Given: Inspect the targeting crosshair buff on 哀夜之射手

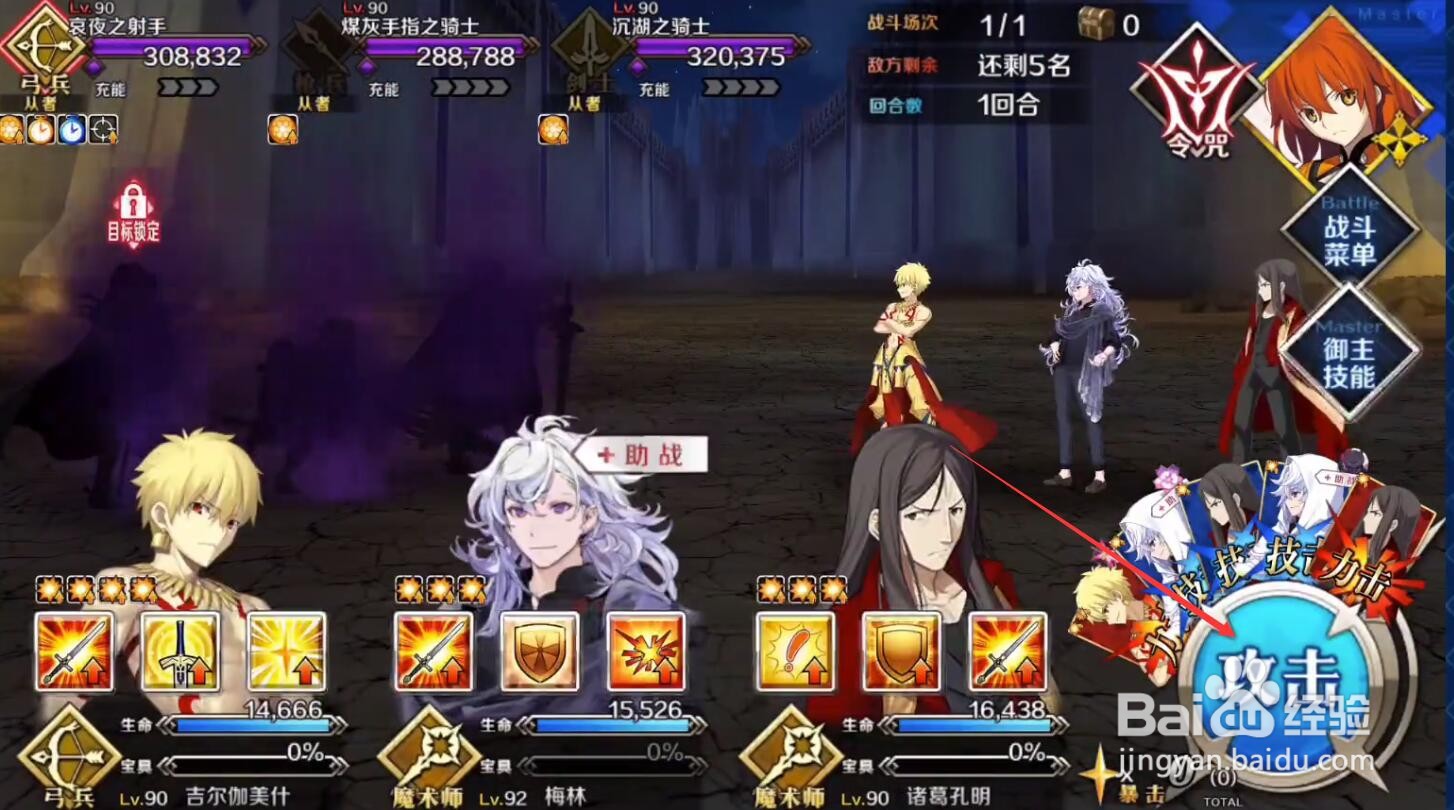Looking at the screenshot, I should (x=103, y=130).
